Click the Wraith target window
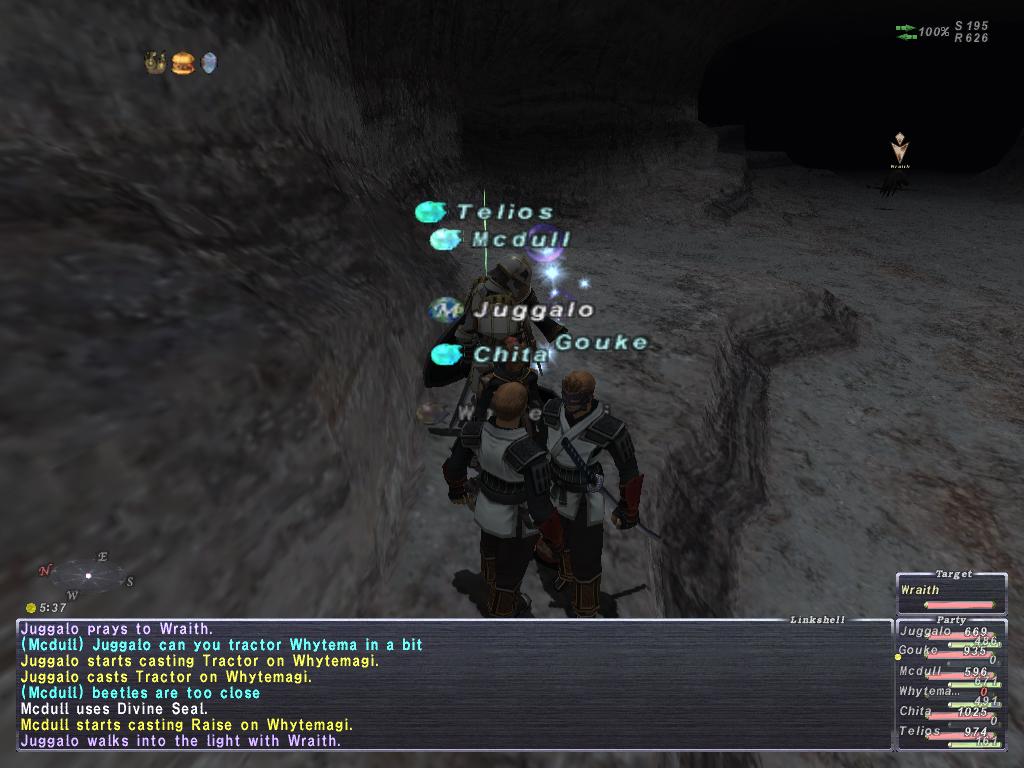This screenshot has width=1024, height=768. tap(950, 594)
